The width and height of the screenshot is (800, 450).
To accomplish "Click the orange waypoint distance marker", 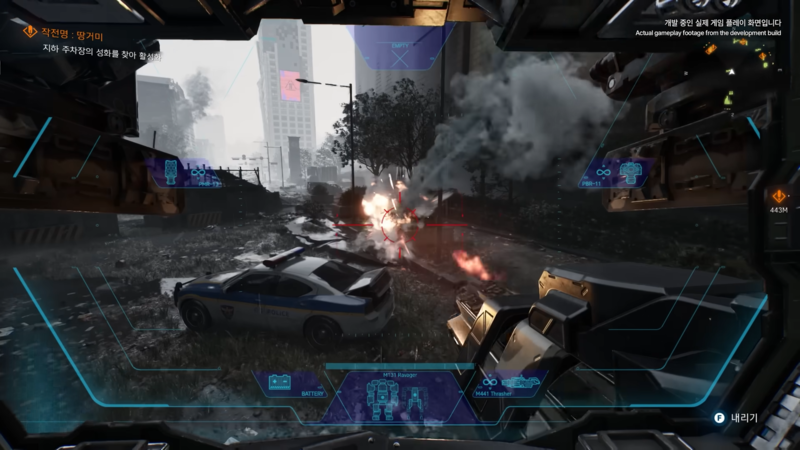I will 779,198.
